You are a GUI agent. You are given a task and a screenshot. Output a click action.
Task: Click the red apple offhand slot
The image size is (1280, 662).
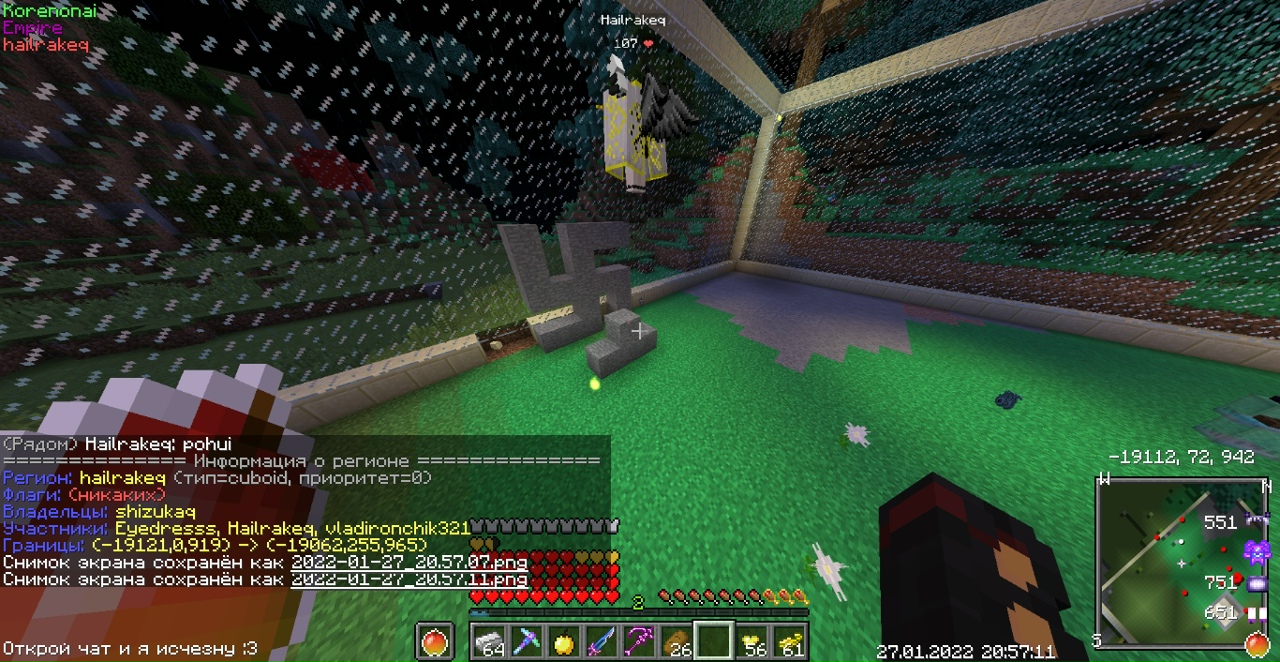pos(435,641)
